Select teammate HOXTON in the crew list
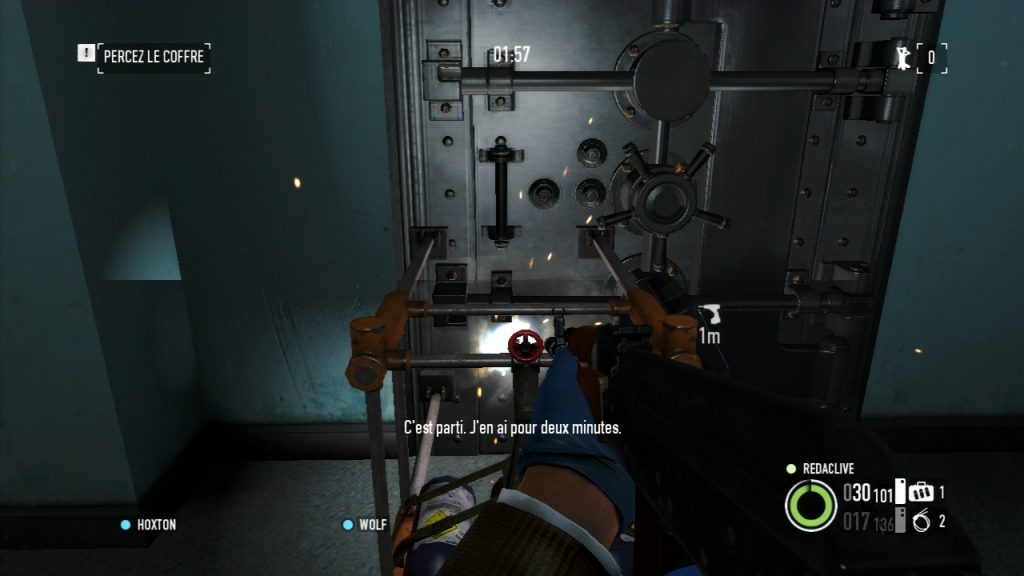Image resolution: width=1024 pixels, height=576 pixels. click(x=155, y=524)
